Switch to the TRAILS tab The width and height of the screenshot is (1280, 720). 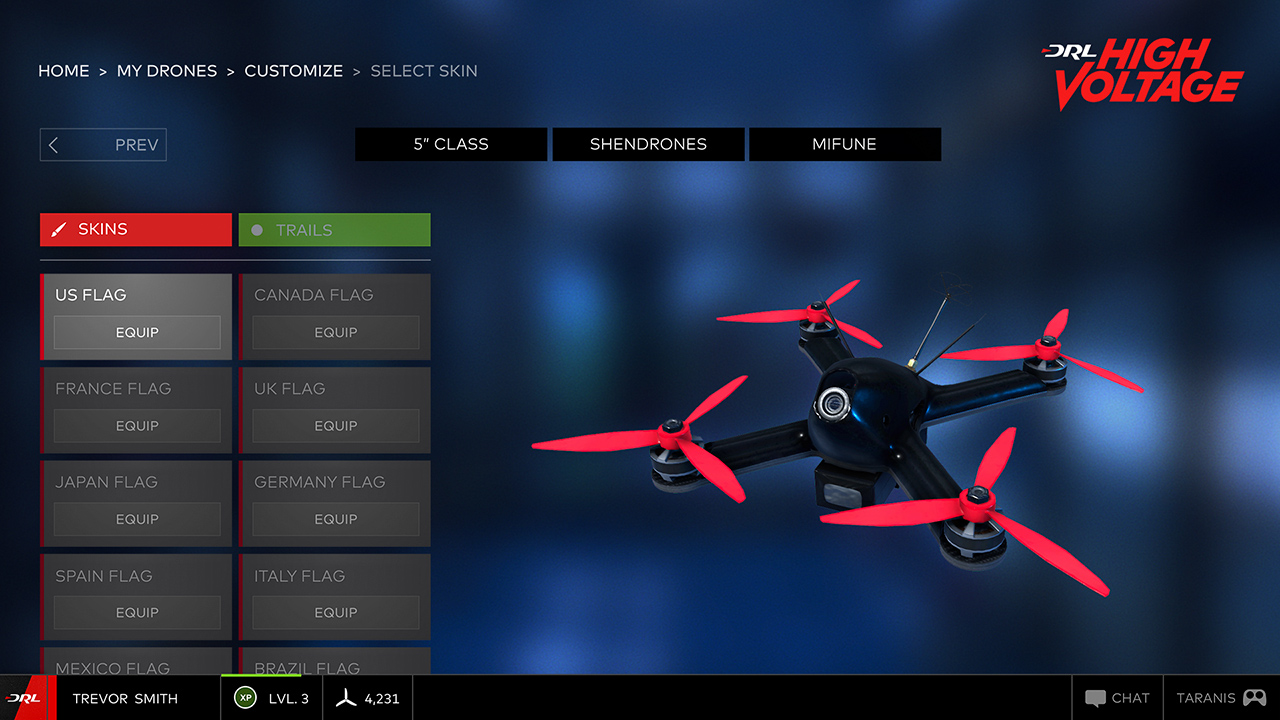coord(334,230)
